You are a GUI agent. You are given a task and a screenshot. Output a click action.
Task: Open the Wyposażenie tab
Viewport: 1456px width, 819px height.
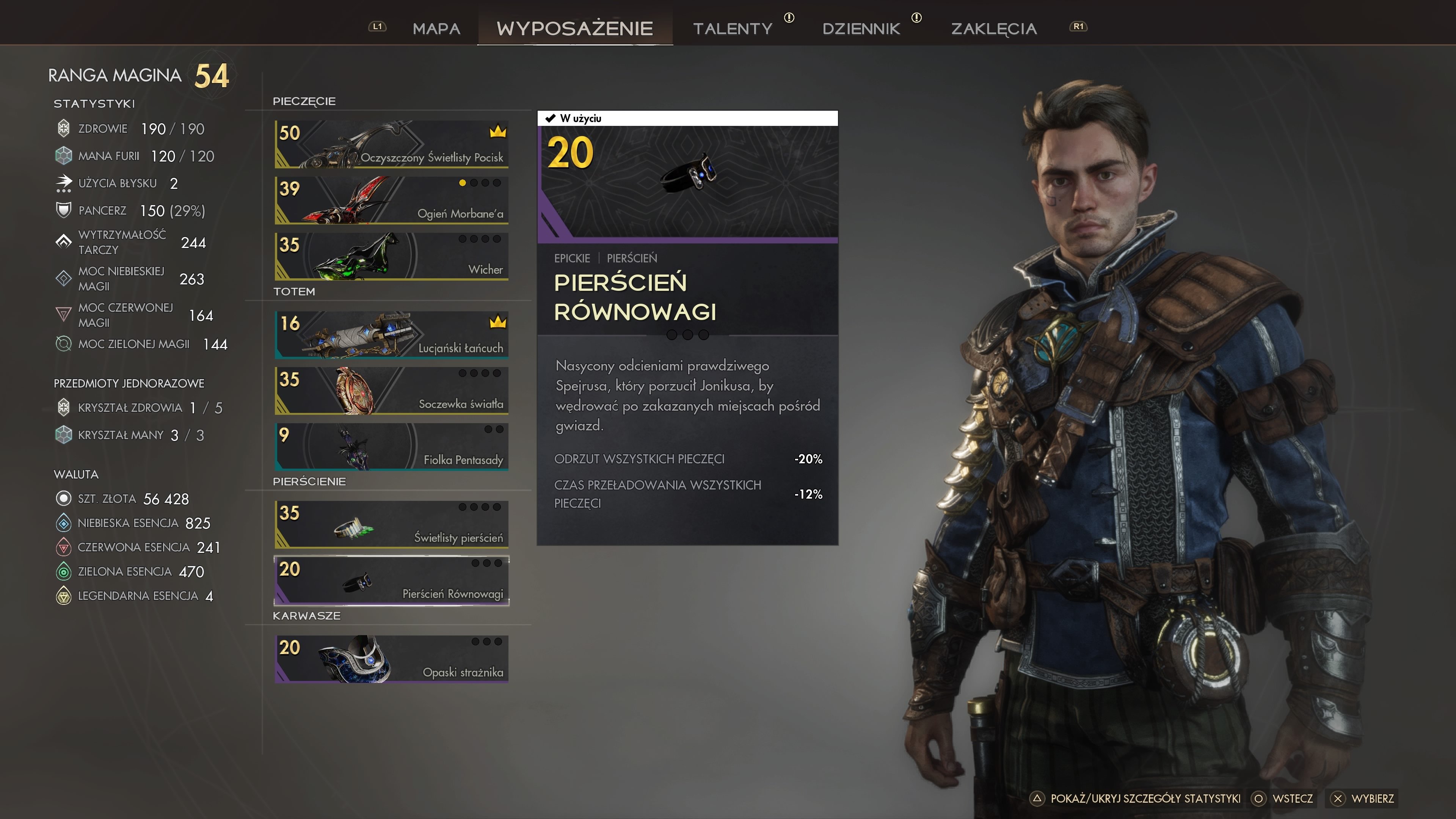pos(574,28)
